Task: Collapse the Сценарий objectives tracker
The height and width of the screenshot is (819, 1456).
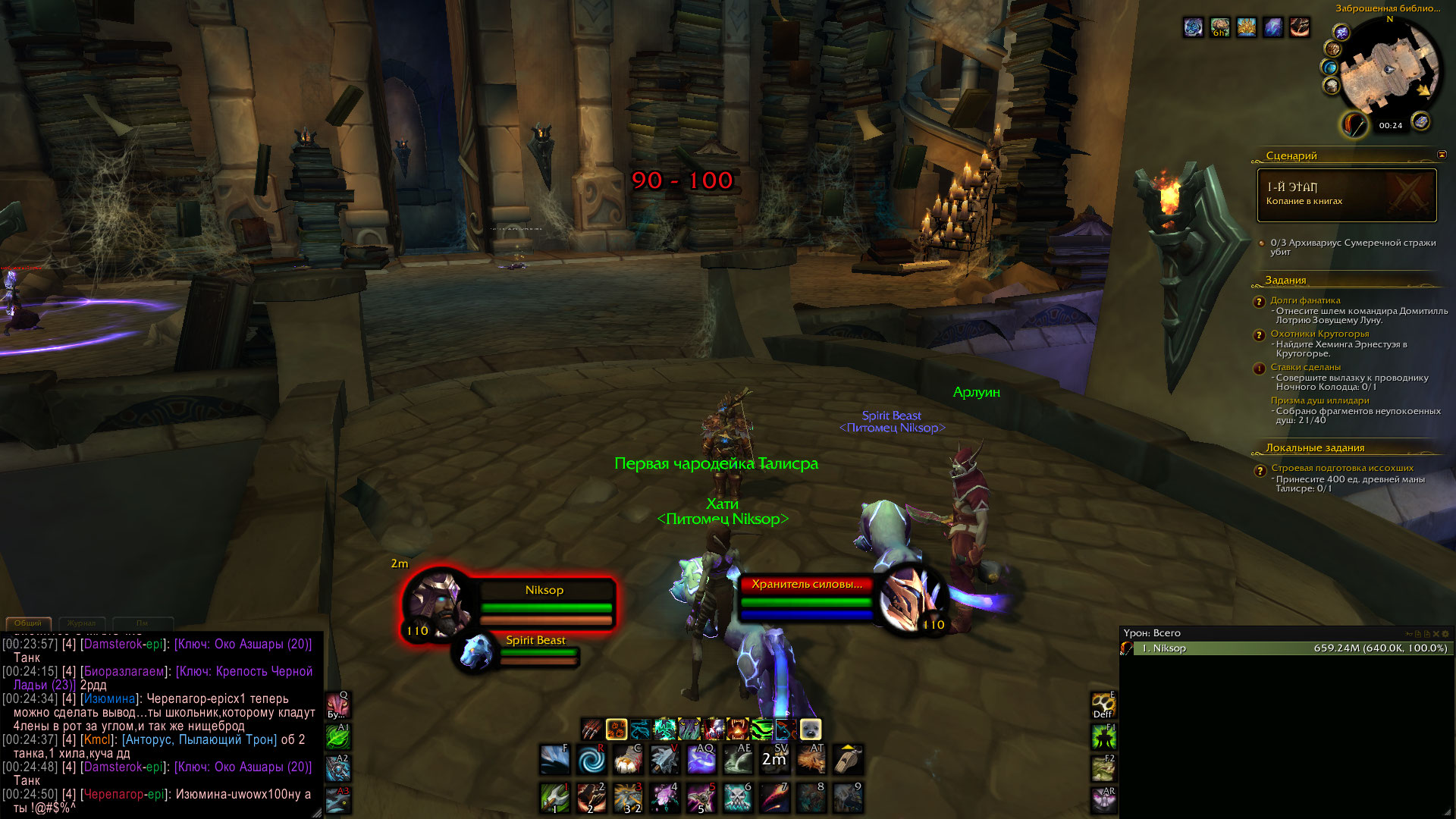Action: 1441,155
